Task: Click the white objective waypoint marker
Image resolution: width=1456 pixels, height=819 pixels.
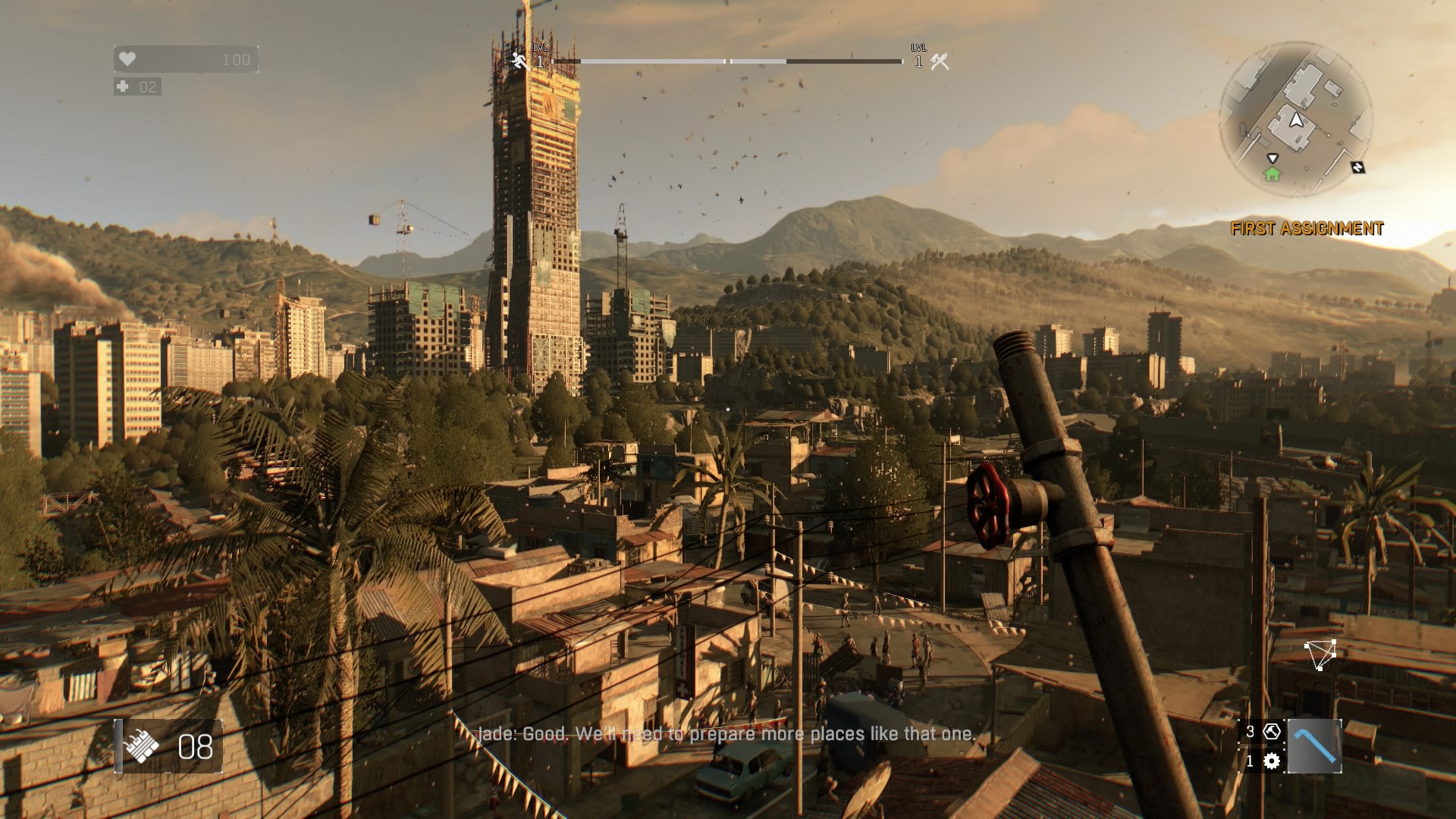Action: pyautogui.click(x=1320, y=654)
